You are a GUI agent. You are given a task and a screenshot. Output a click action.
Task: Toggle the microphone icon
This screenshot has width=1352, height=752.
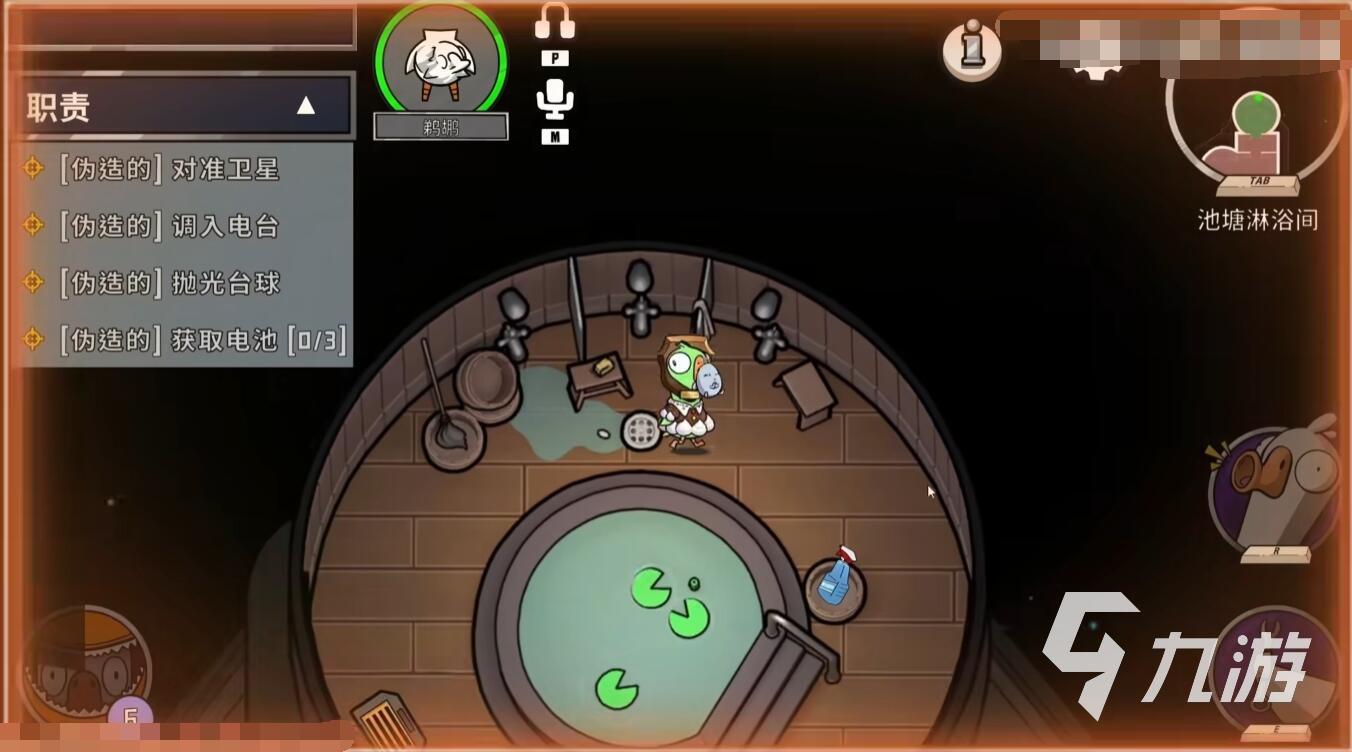tap(554, 100)
